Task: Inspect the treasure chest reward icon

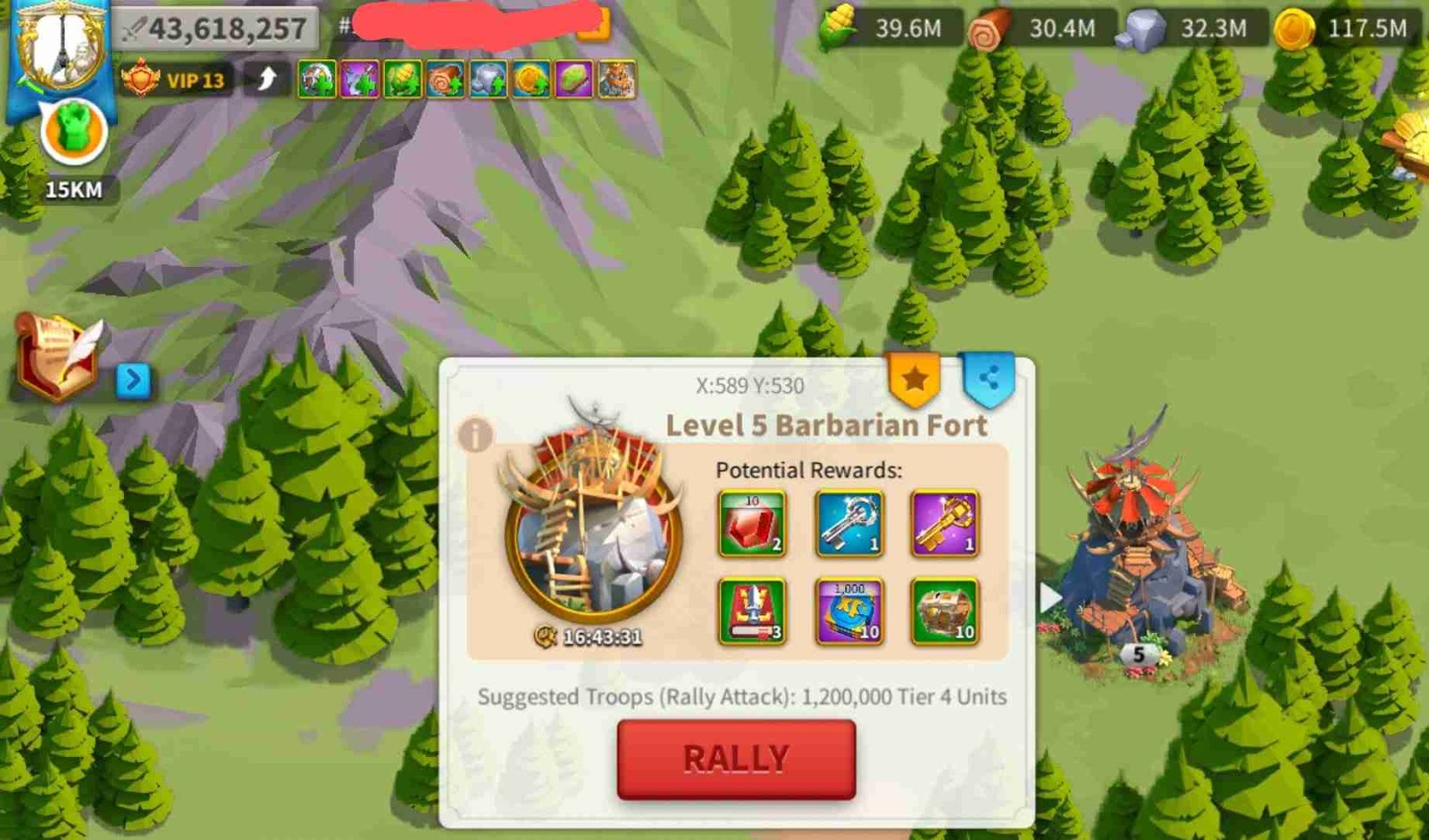Action: [x=942, y=613]
